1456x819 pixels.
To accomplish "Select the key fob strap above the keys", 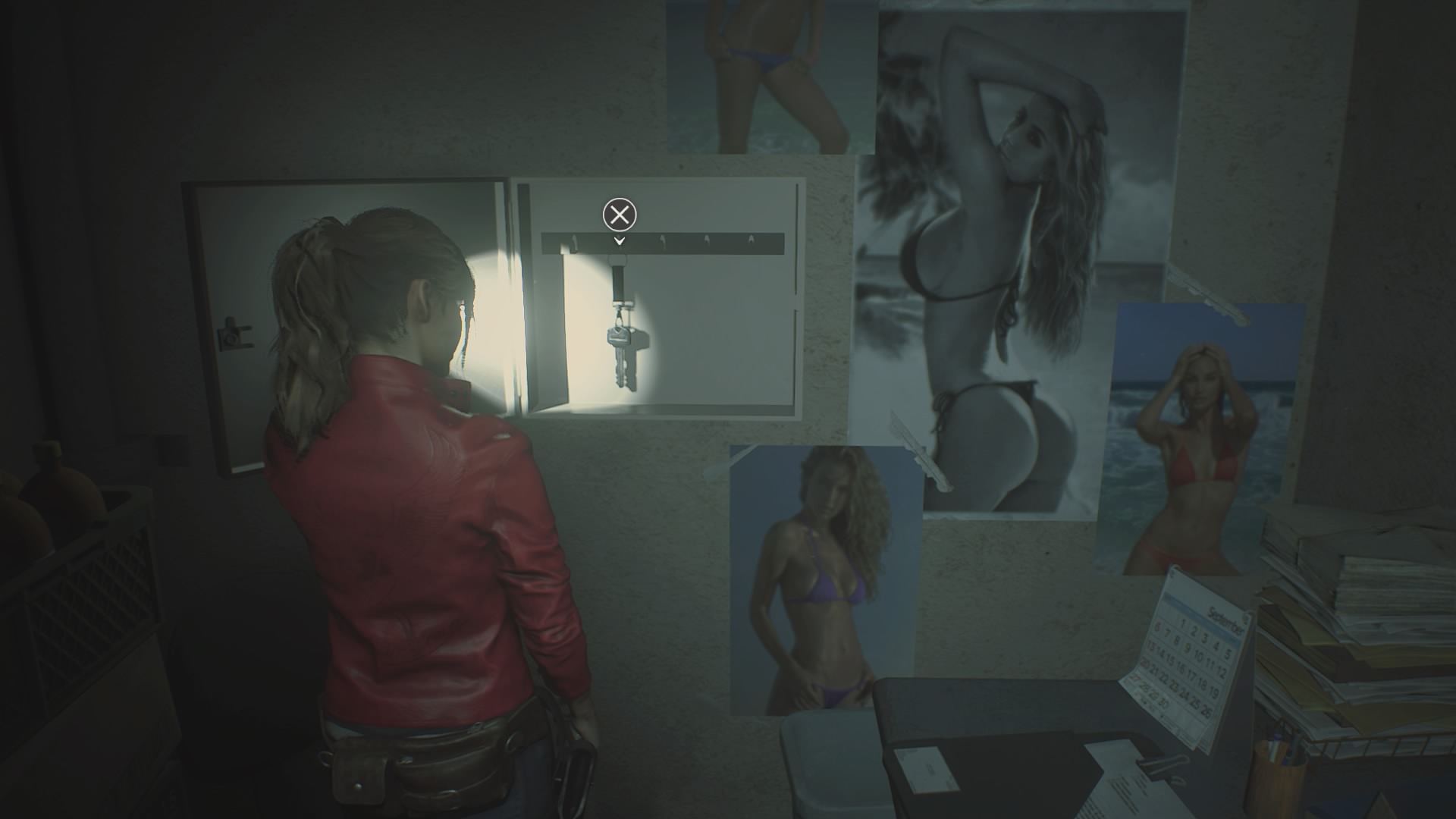I will click(620, 284).
